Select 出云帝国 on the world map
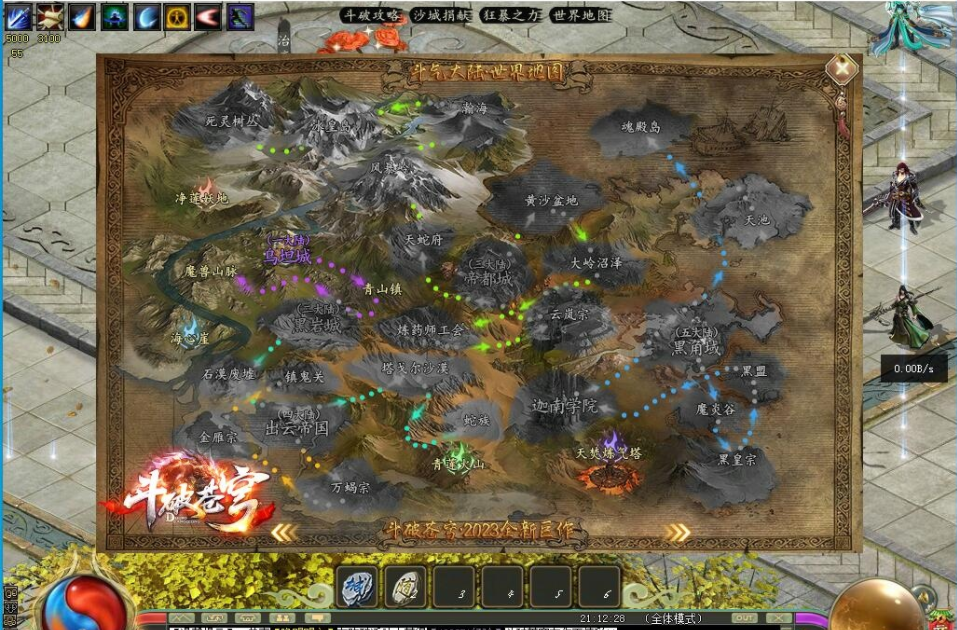The image size is (957, 630). 296,427
